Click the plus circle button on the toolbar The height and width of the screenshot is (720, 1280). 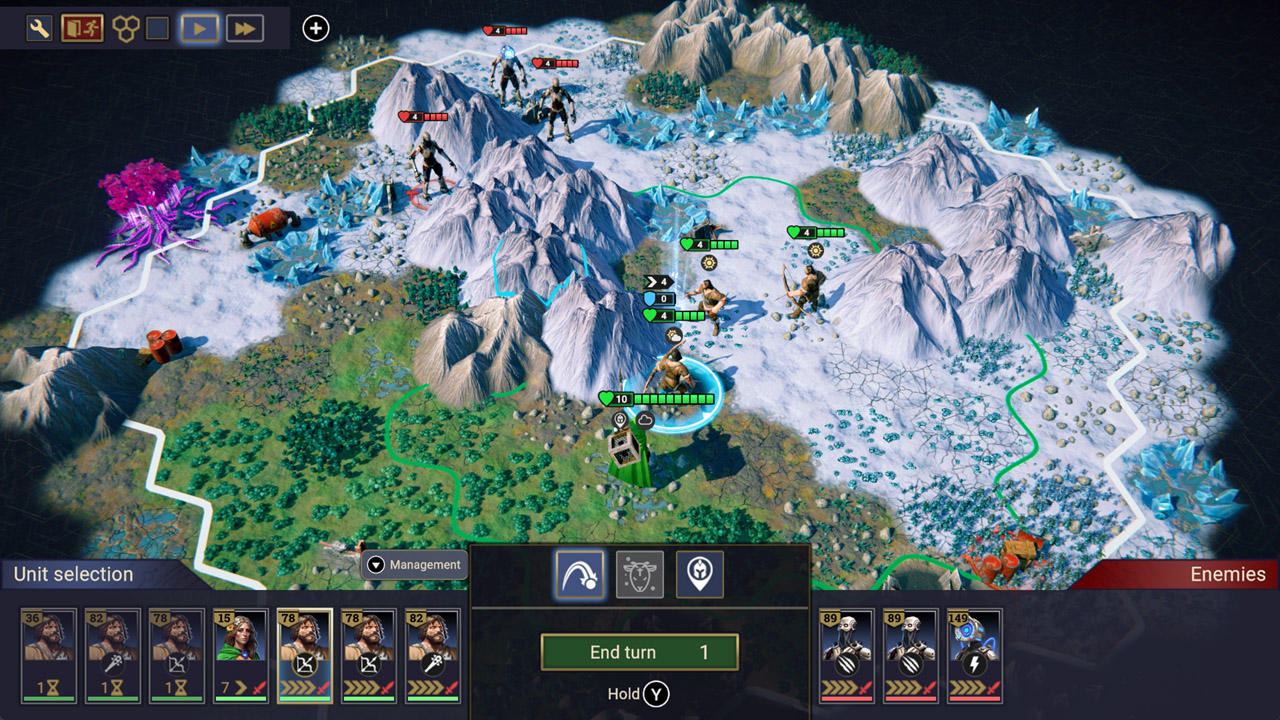coord(316,28)
